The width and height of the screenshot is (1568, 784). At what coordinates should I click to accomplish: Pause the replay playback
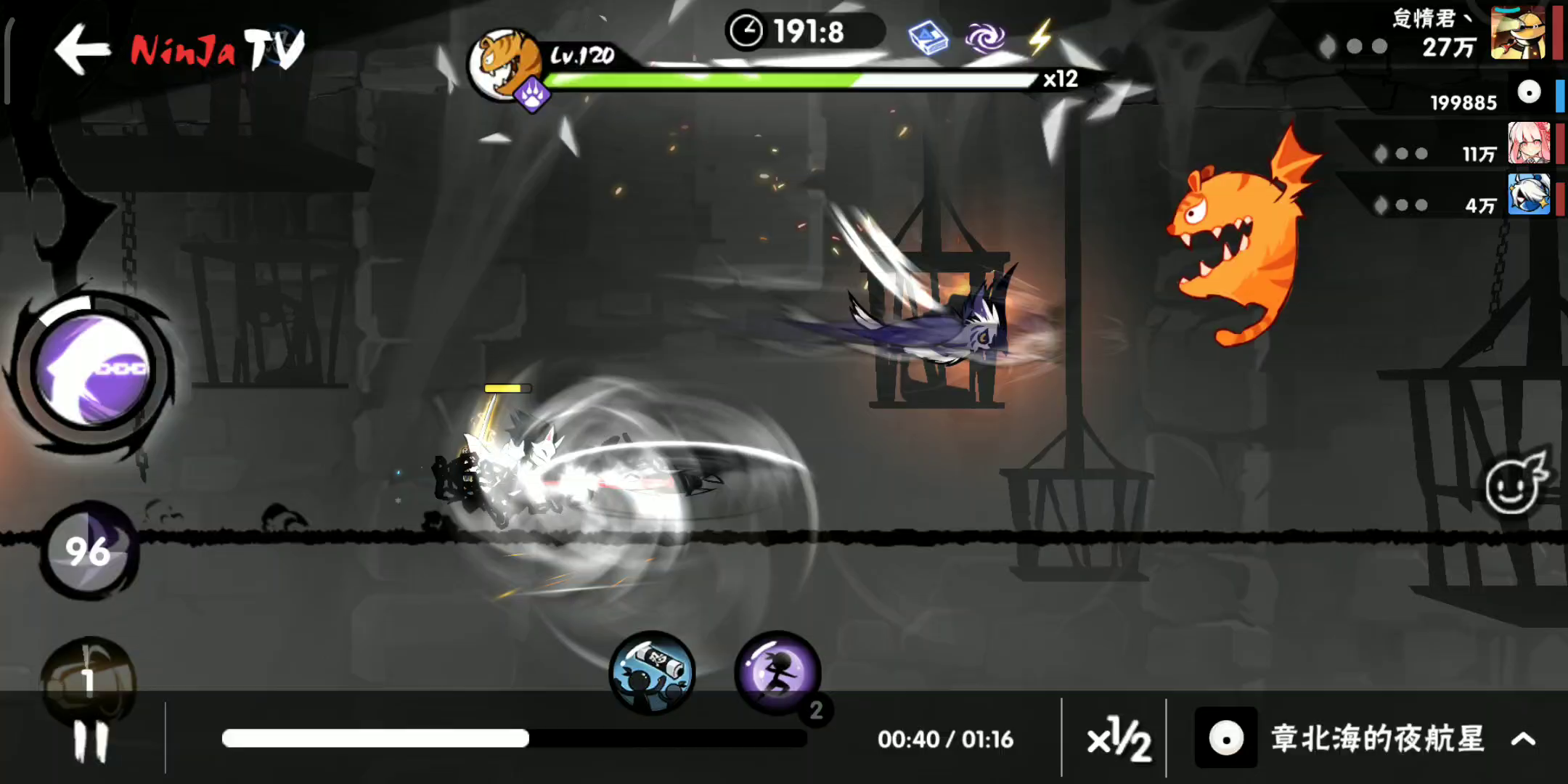coord(91,741)
